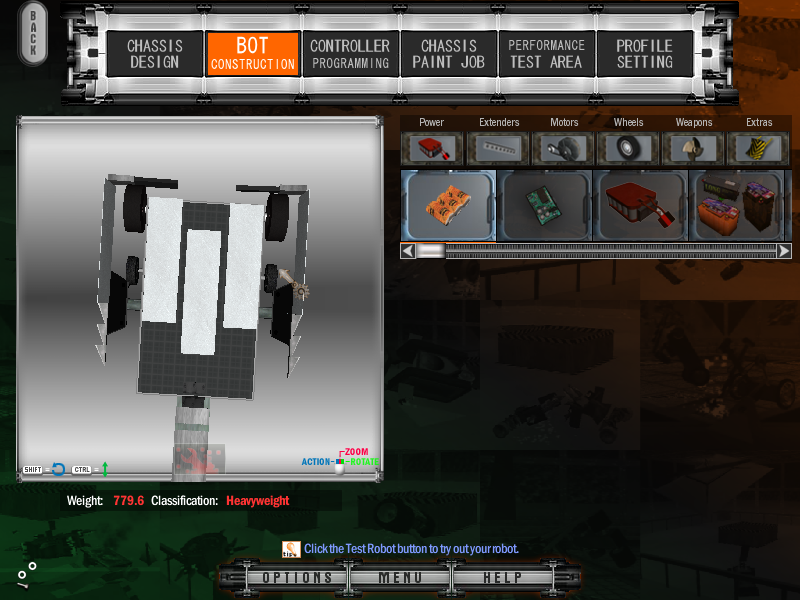Viewport: 800px width, 600px height.
Task: Open the Help screen
Action: [502, 578]
